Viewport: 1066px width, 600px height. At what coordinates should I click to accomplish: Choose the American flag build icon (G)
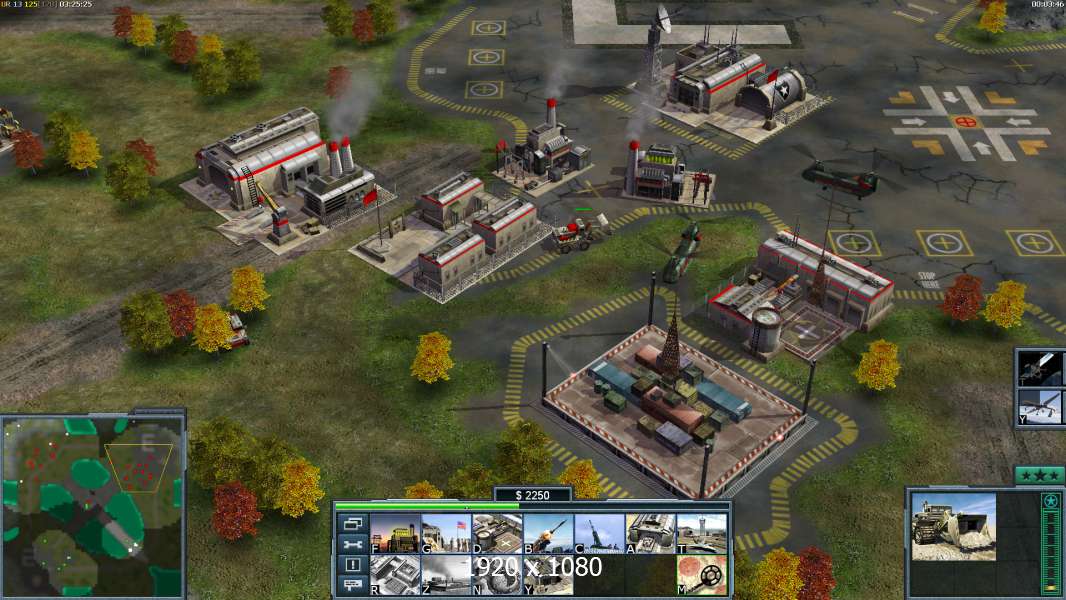click(x=446, y=533)
